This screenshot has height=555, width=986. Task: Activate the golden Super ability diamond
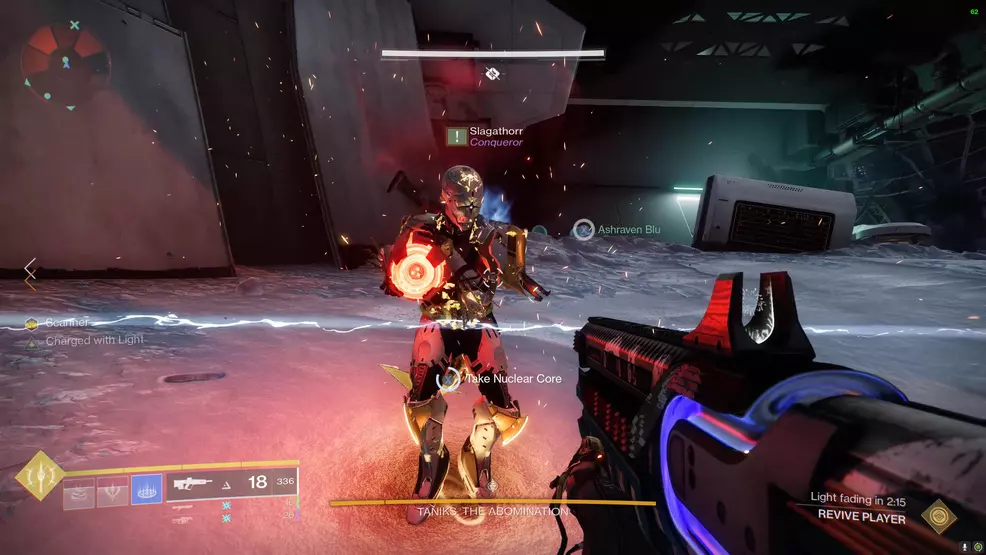click(x=40, y=476)
